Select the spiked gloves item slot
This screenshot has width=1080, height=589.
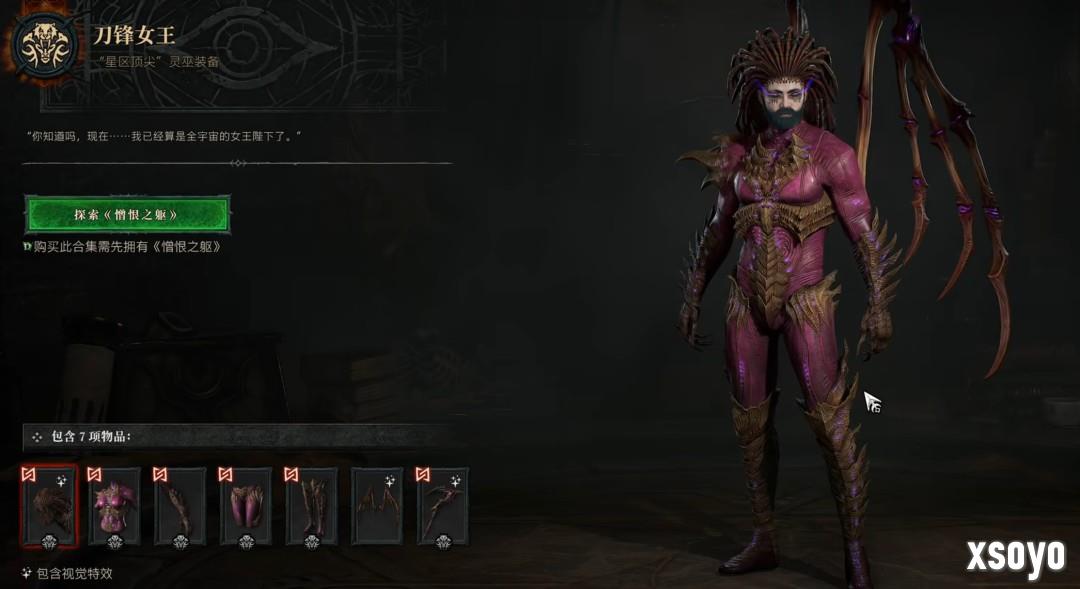click(x=180, y=506)
